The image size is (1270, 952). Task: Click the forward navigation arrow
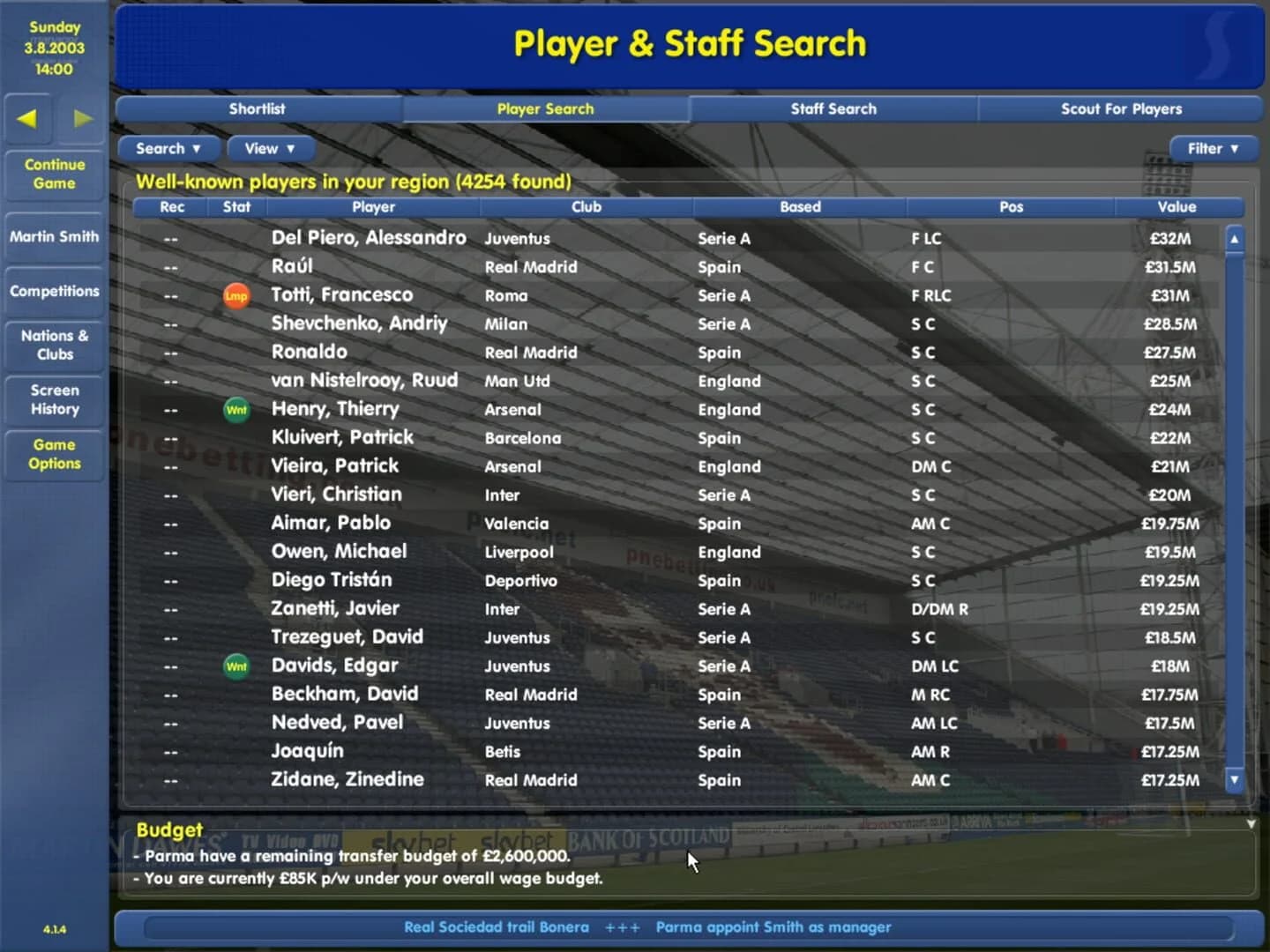[x=83, y=121]
